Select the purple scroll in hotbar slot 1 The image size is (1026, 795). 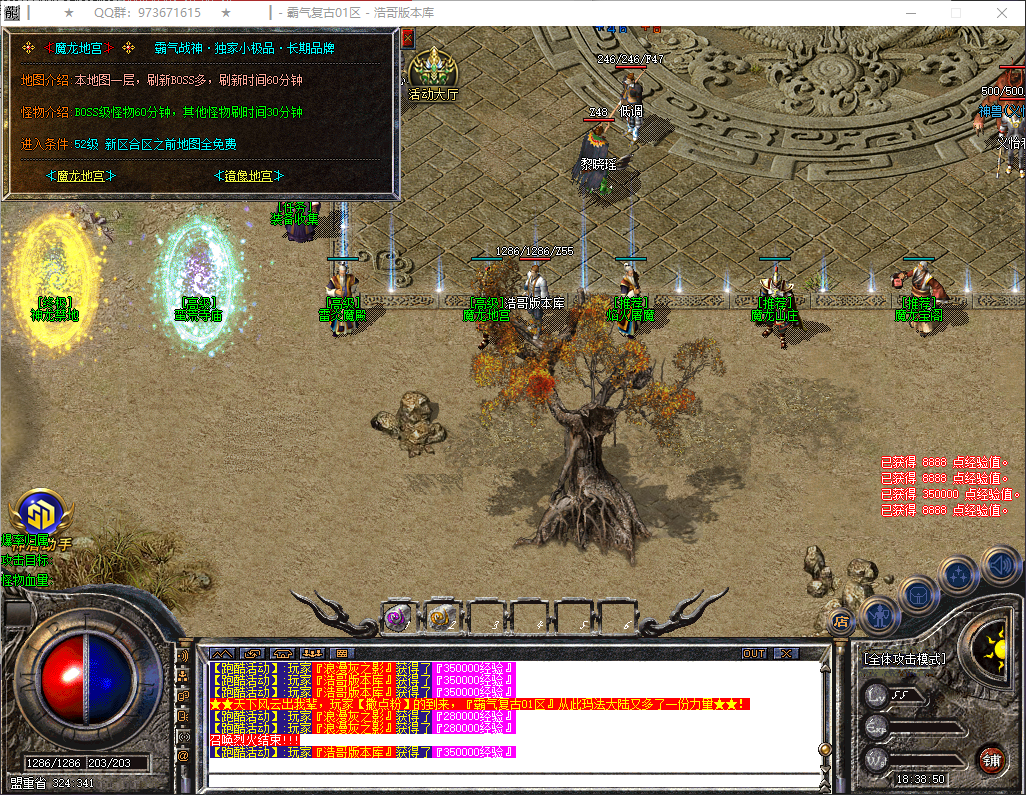[x=398, y=618]
